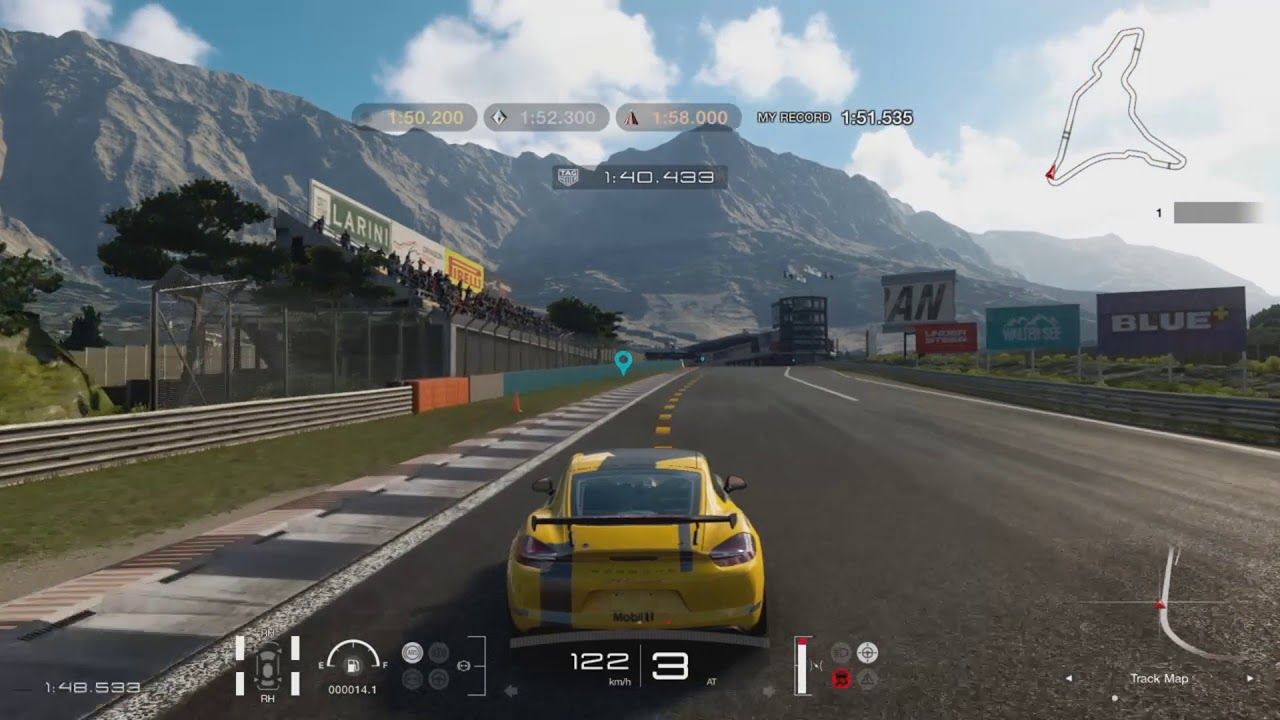Select the silver diamond medal icon

click(x=498, y=118)
